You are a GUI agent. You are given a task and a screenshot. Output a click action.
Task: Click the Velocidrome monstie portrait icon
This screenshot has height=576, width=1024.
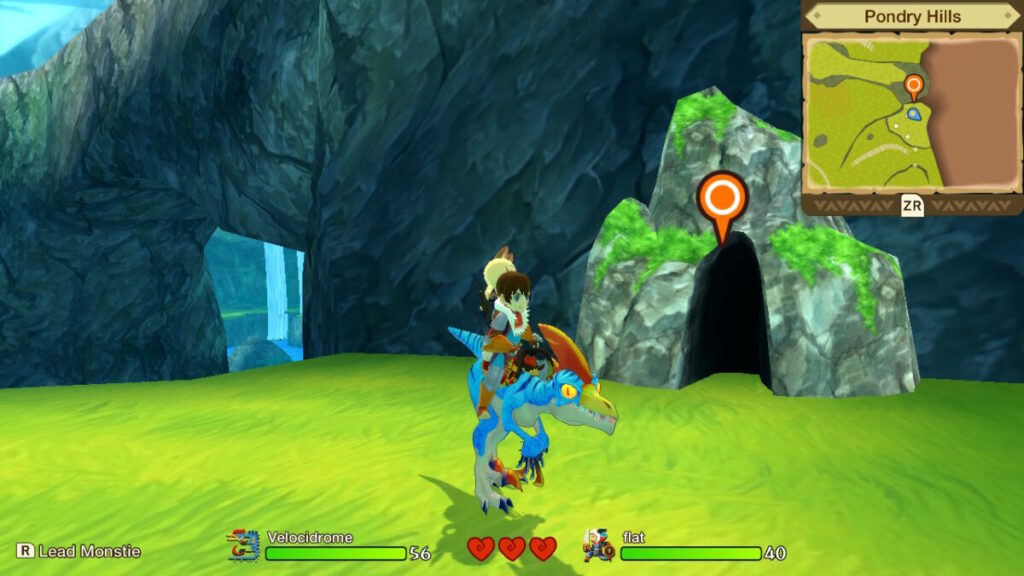tap(243, 546)
